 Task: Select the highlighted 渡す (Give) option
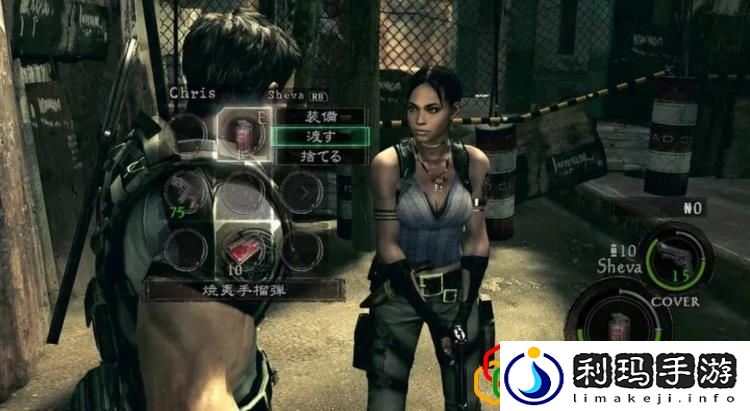[x=321, y=136]
